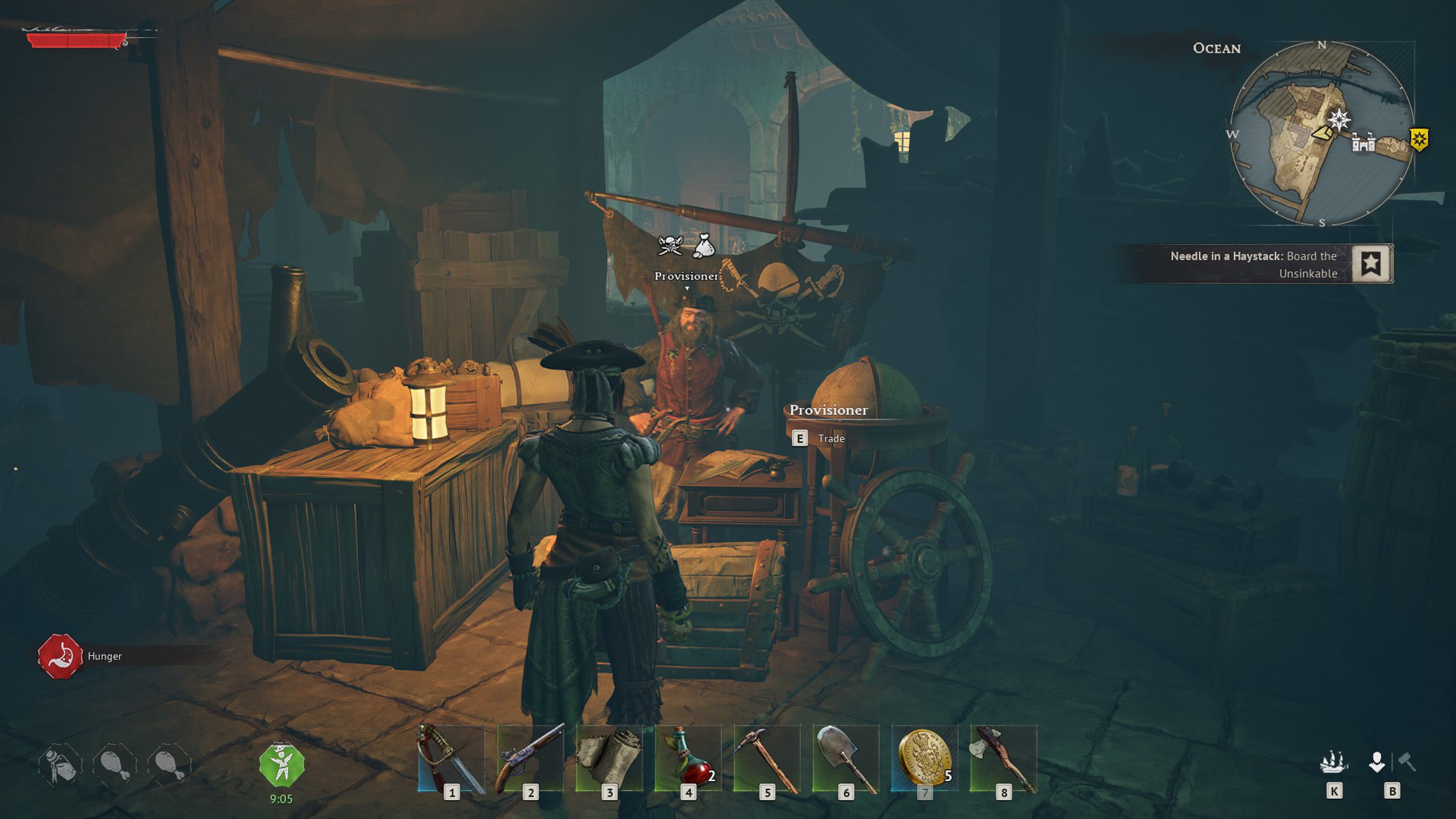Image resolution: width=1456 pixels, height=819 pixels.
Task: Choose the cloth bandage roll slot
Action: pos(609,759)
